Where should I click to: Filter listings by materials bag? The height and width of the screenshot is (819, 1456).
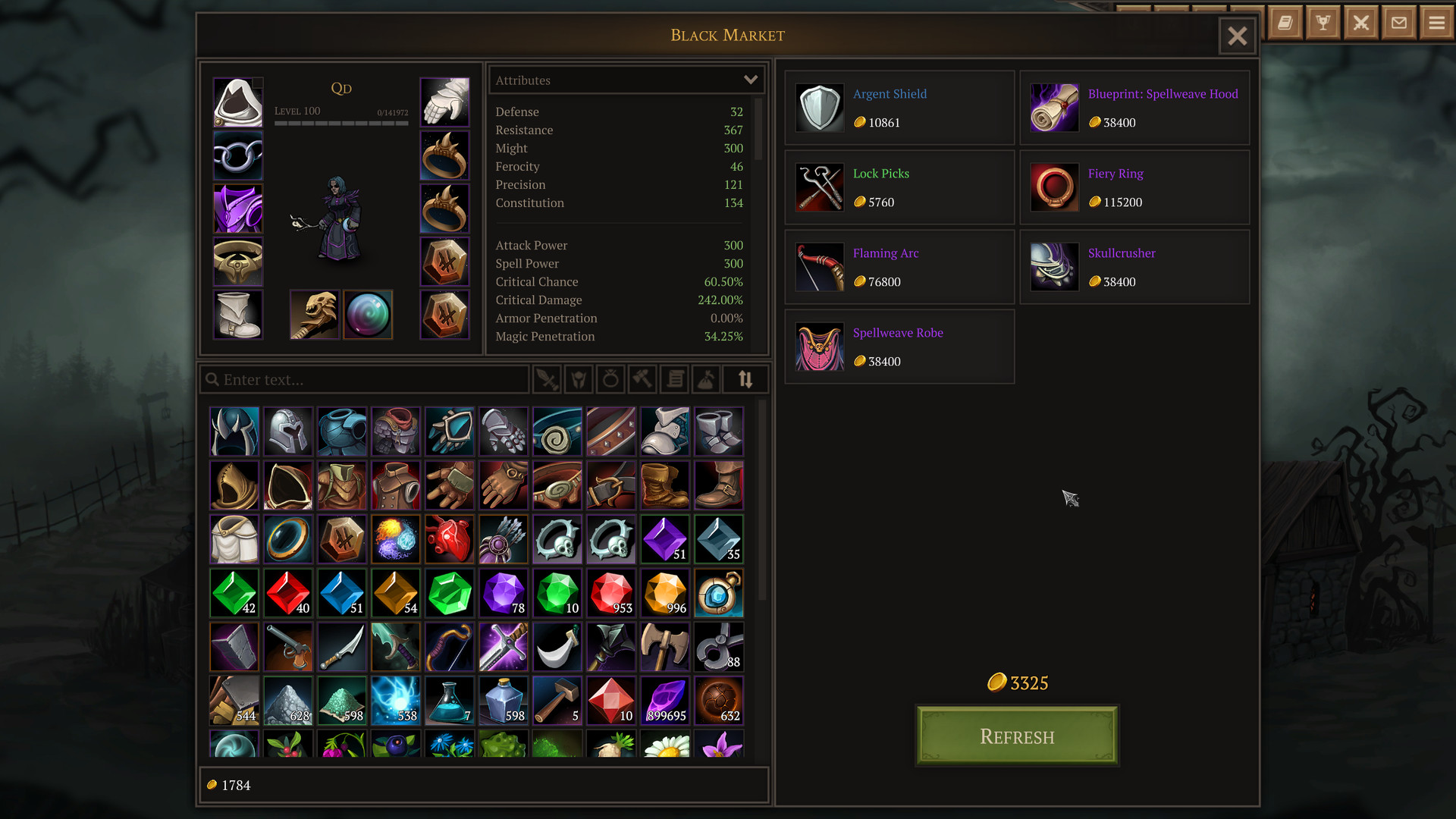pos(706,379)
